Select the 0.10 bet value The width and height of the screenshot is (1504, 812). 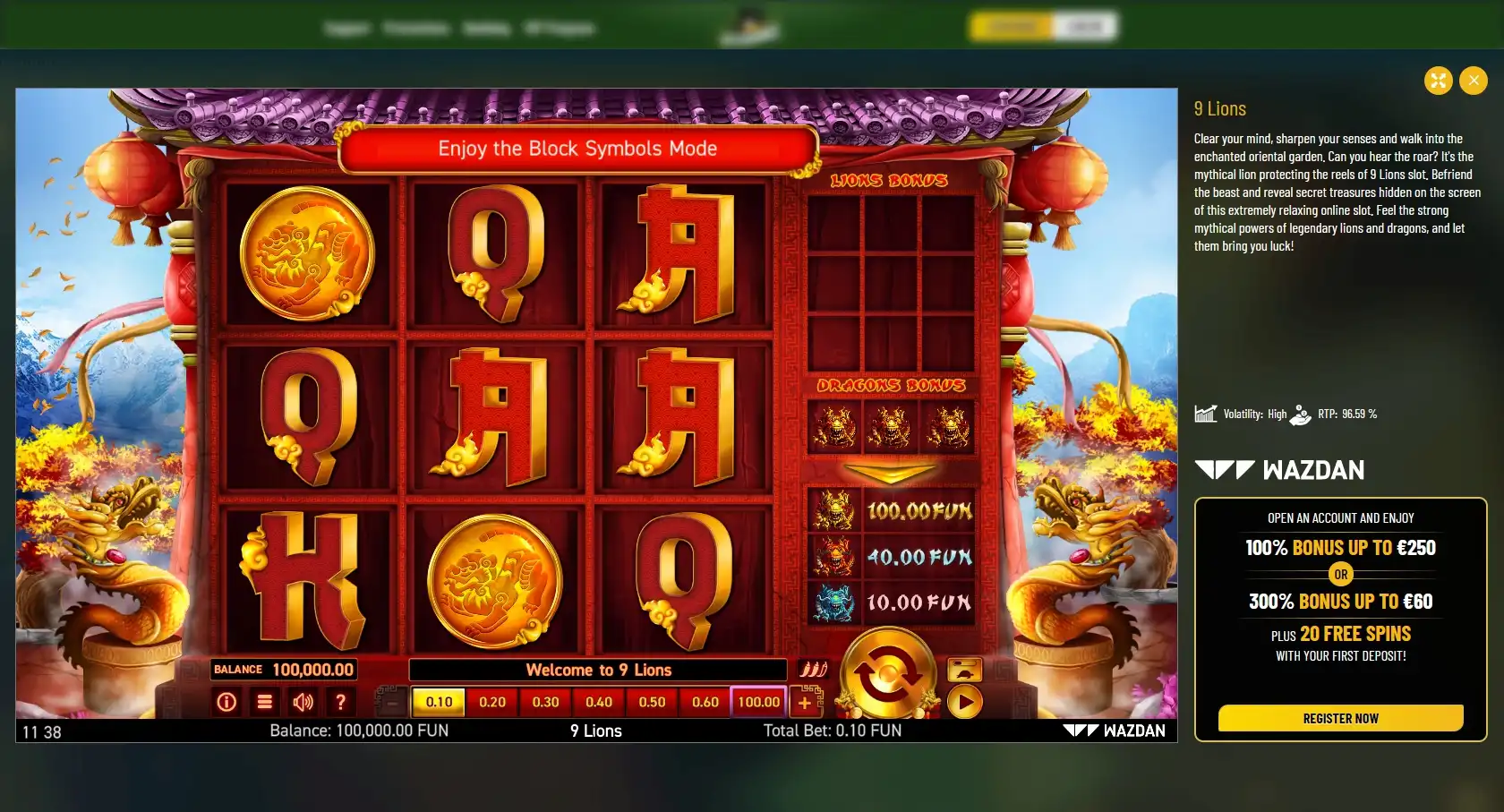(x=439, y=702)
